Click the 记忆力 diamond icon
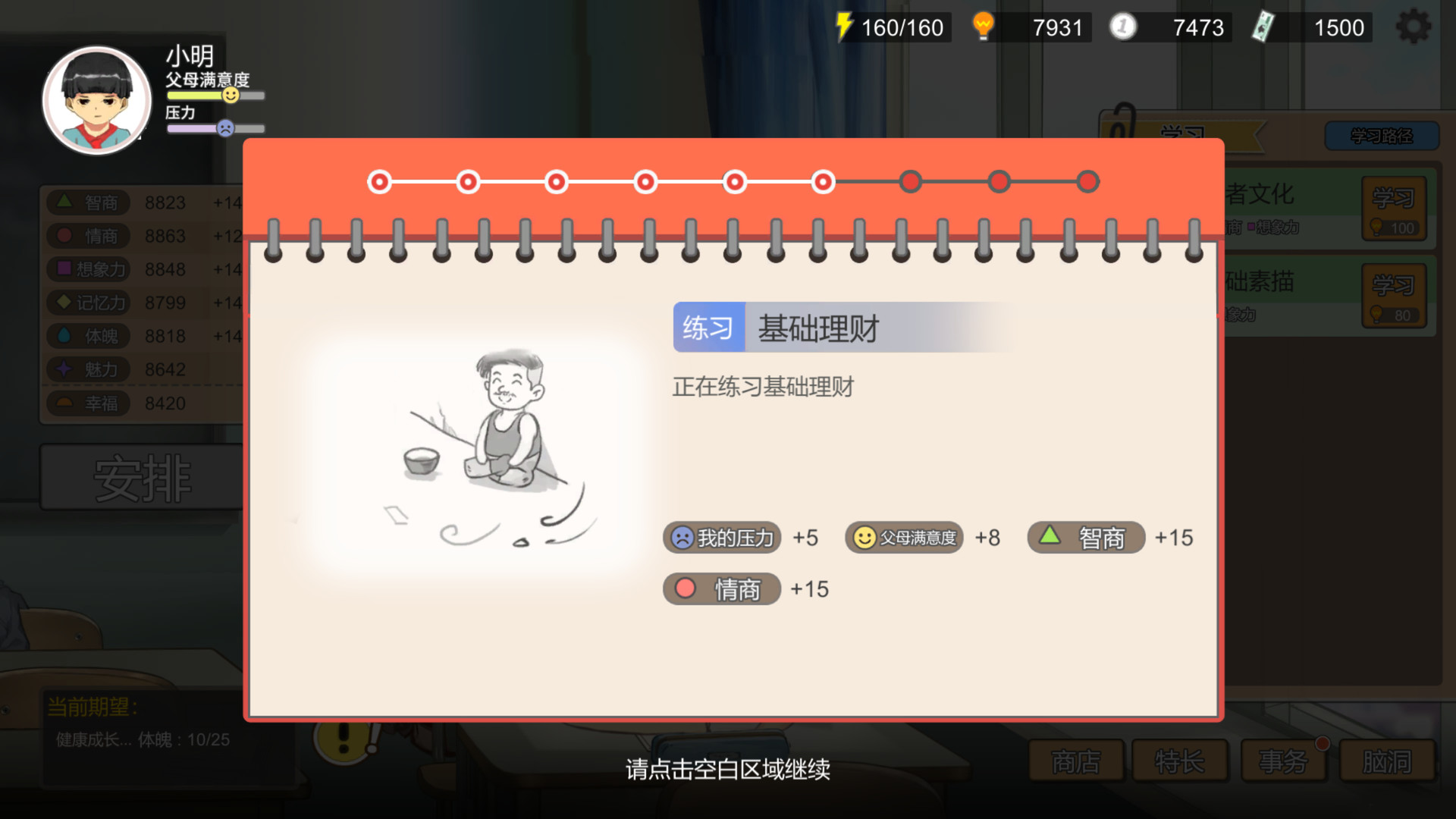1456x819 pixels. (64, 303)
